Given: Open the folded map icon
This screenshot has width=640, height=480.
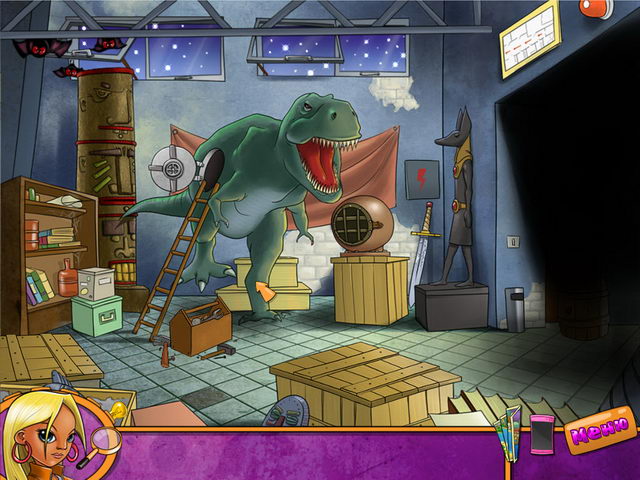Looking at the screenshot, I should (x=509, y=432).
